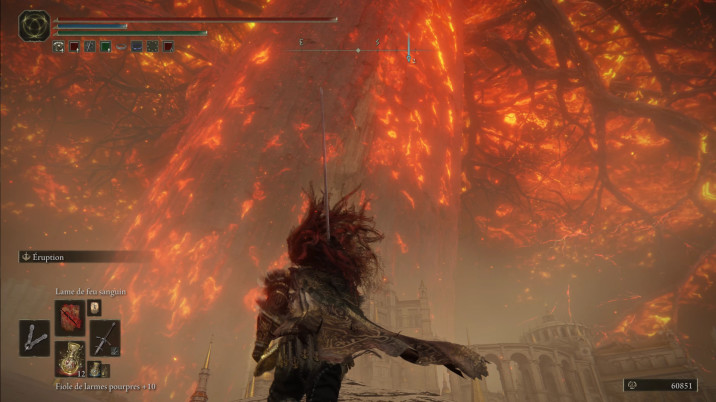Viewport: 716px width, 402px height.
Task: Click the right-hand sword weapon slot
Action: pyautogui.click(x=104, y=338)
